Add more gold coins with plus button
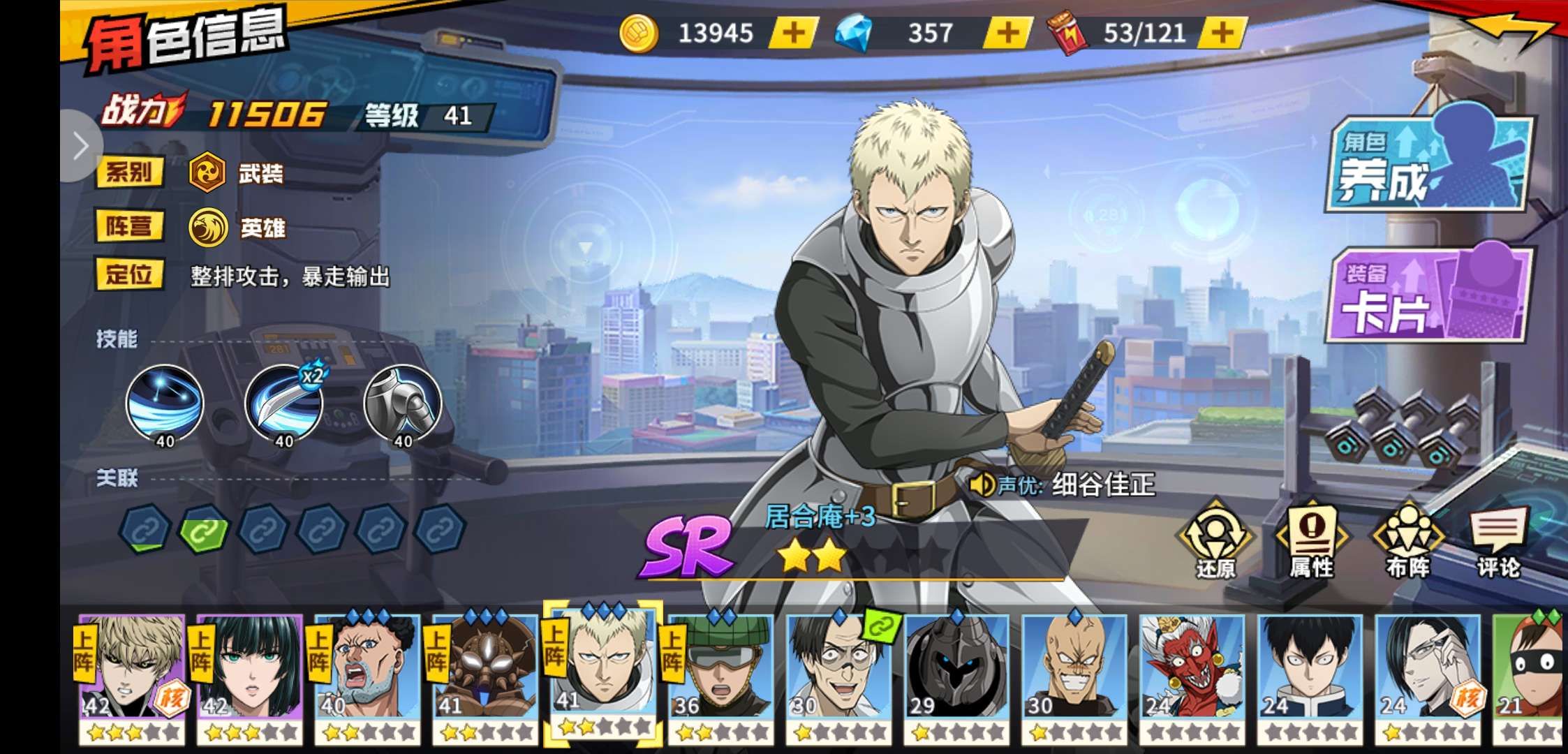Viewport: 1568px width, 754px height. pyautogui.click(x=794, y=33)
